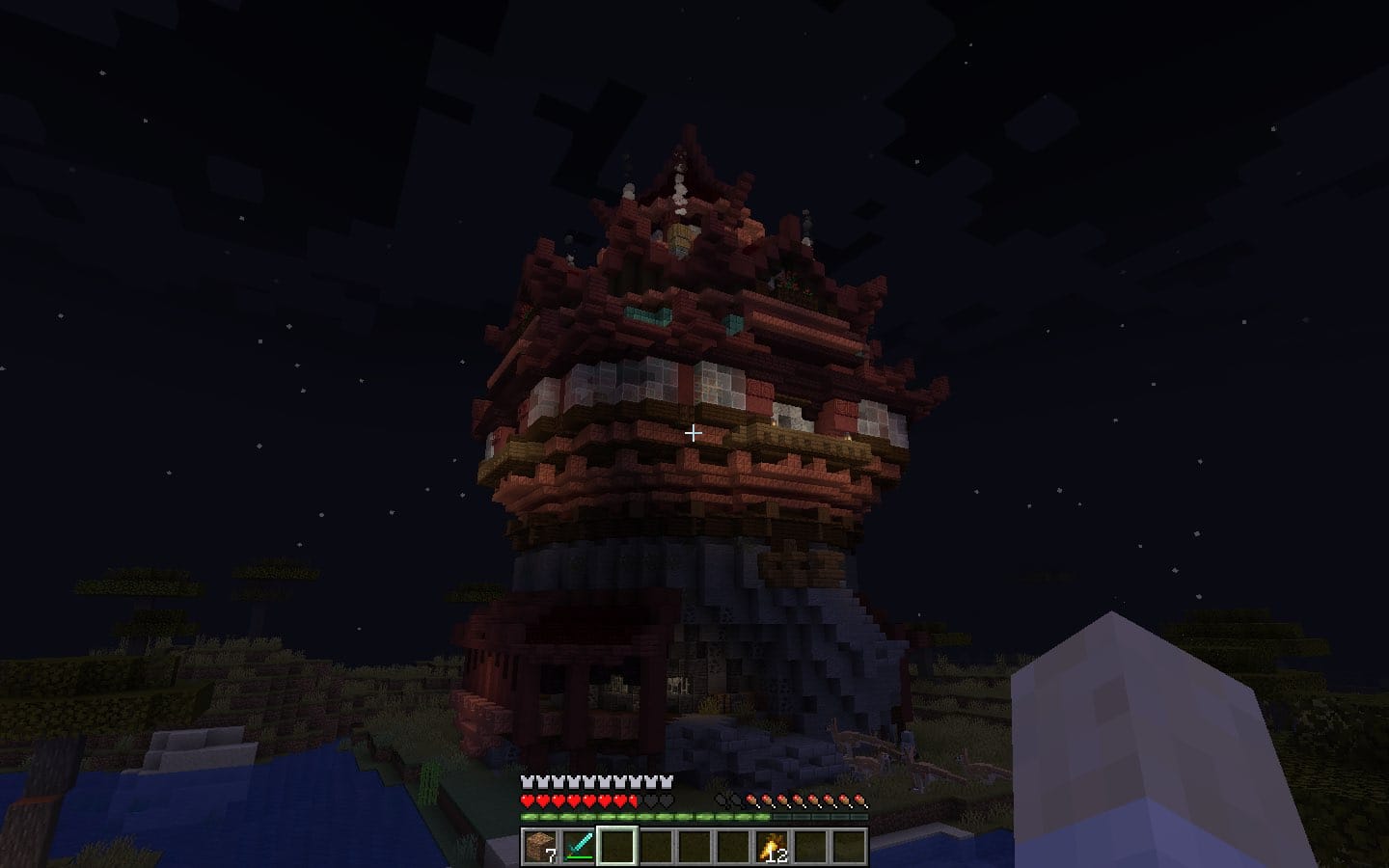Click the leftmost red heart
The height and width of the screenshot is (868, 1389).
pos(526,800)
